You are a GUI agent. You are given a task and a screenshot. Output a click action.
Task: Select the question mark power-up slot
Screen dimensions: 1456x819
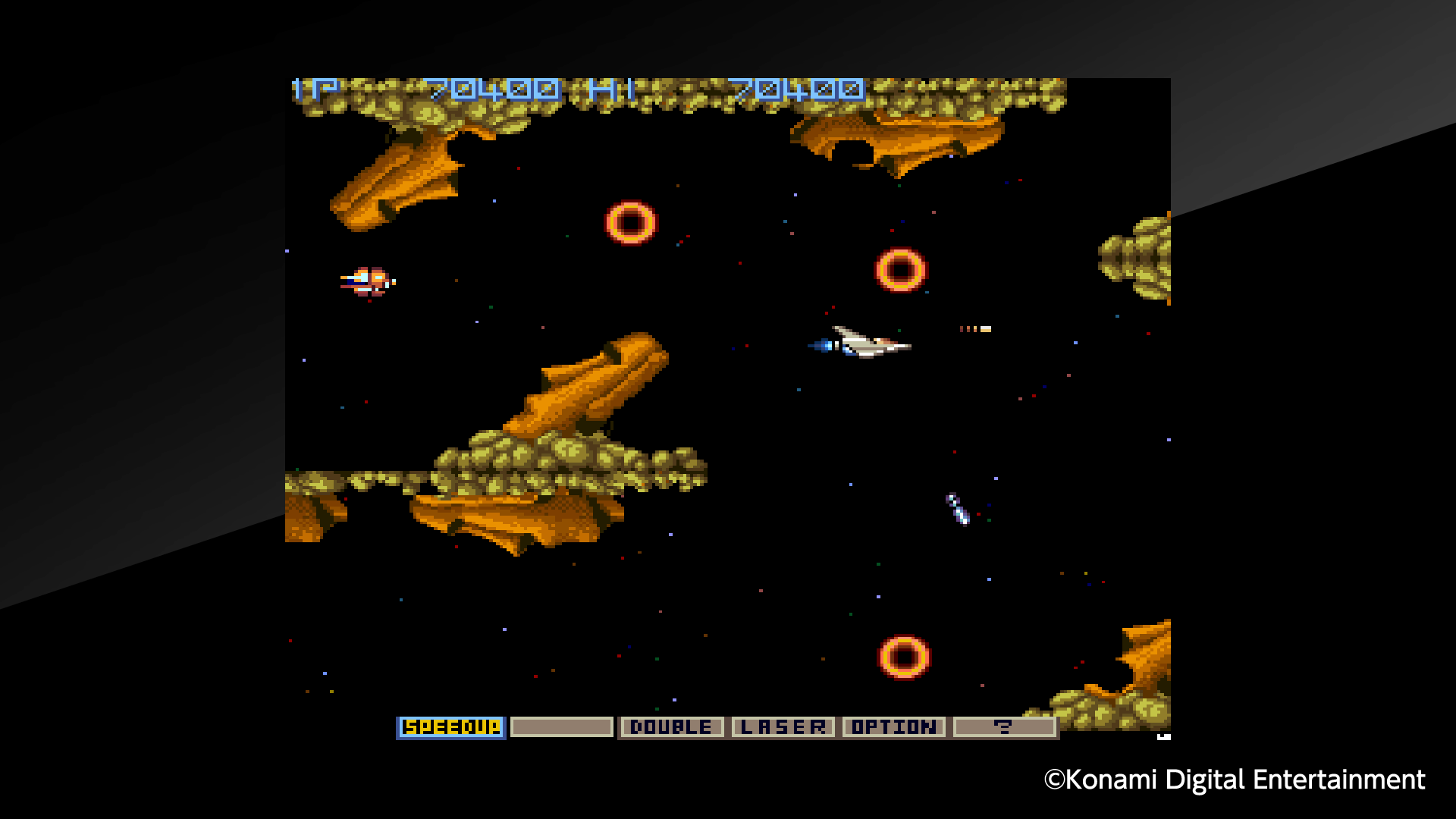1006,726
